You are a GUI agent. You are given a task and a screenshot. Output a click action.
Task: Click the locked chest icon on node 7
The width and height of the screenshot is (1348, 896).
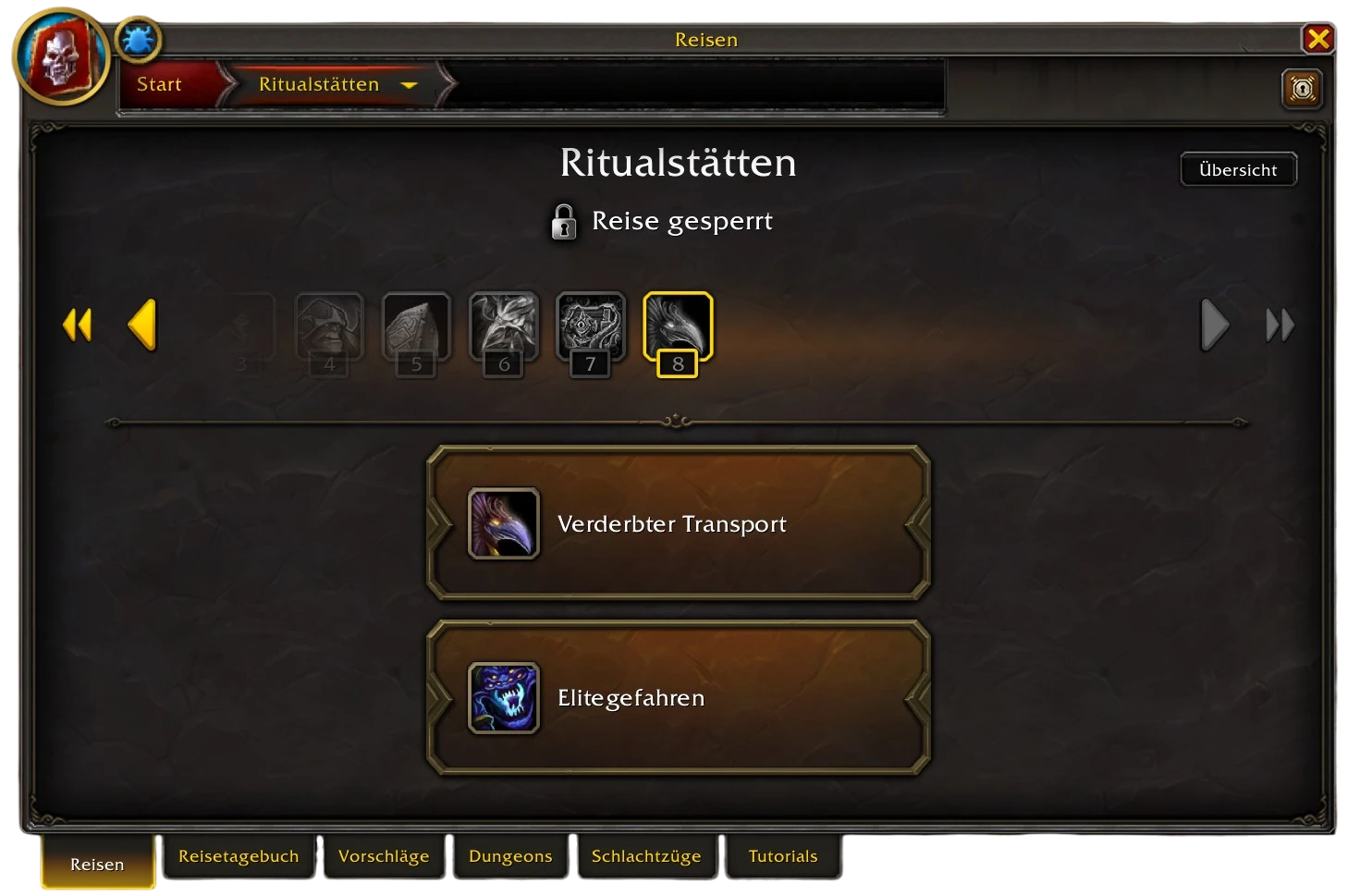(x=591, y=325)
